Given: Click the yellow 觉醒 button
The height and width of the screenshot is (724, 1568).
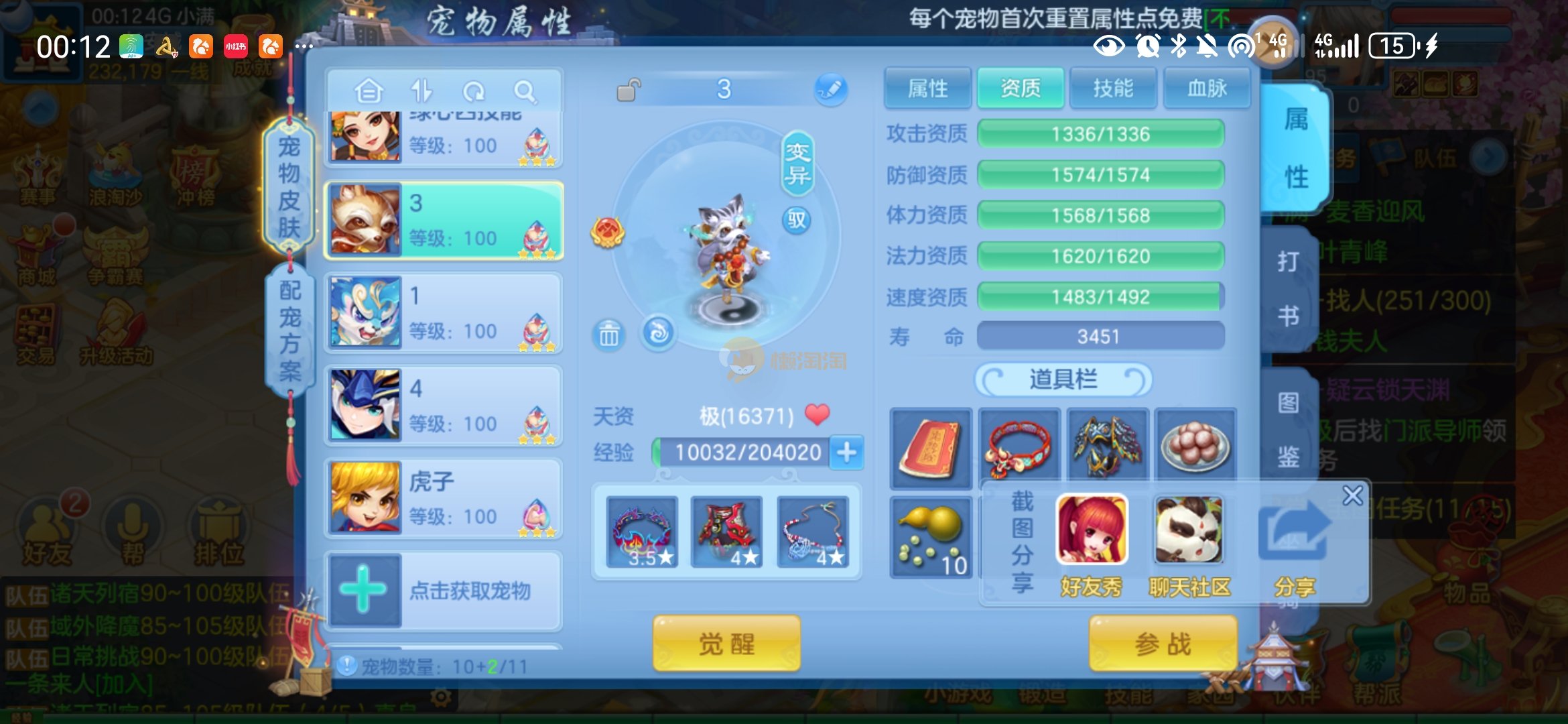Looking at the screenshot, I should [726, 644].
